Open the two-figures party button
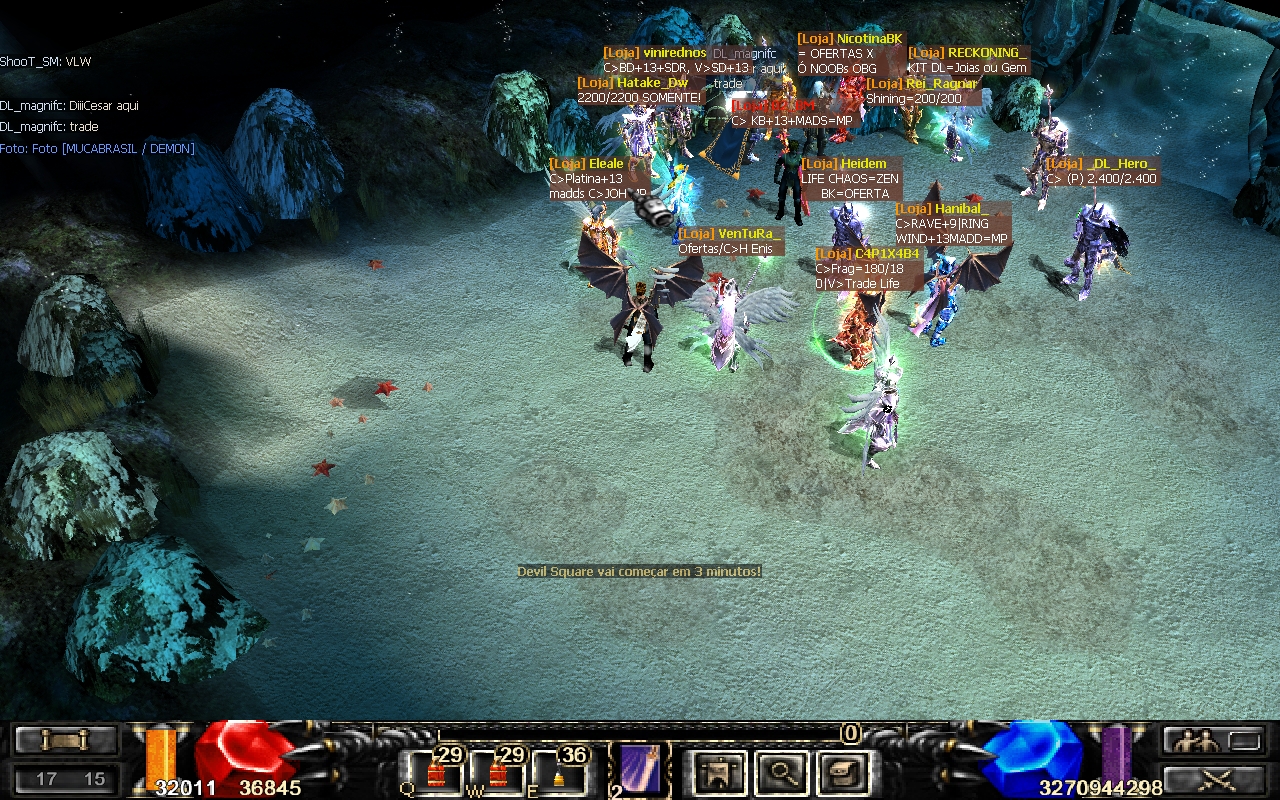Viewport: 1280px width, 800px height. point(1212,741)
